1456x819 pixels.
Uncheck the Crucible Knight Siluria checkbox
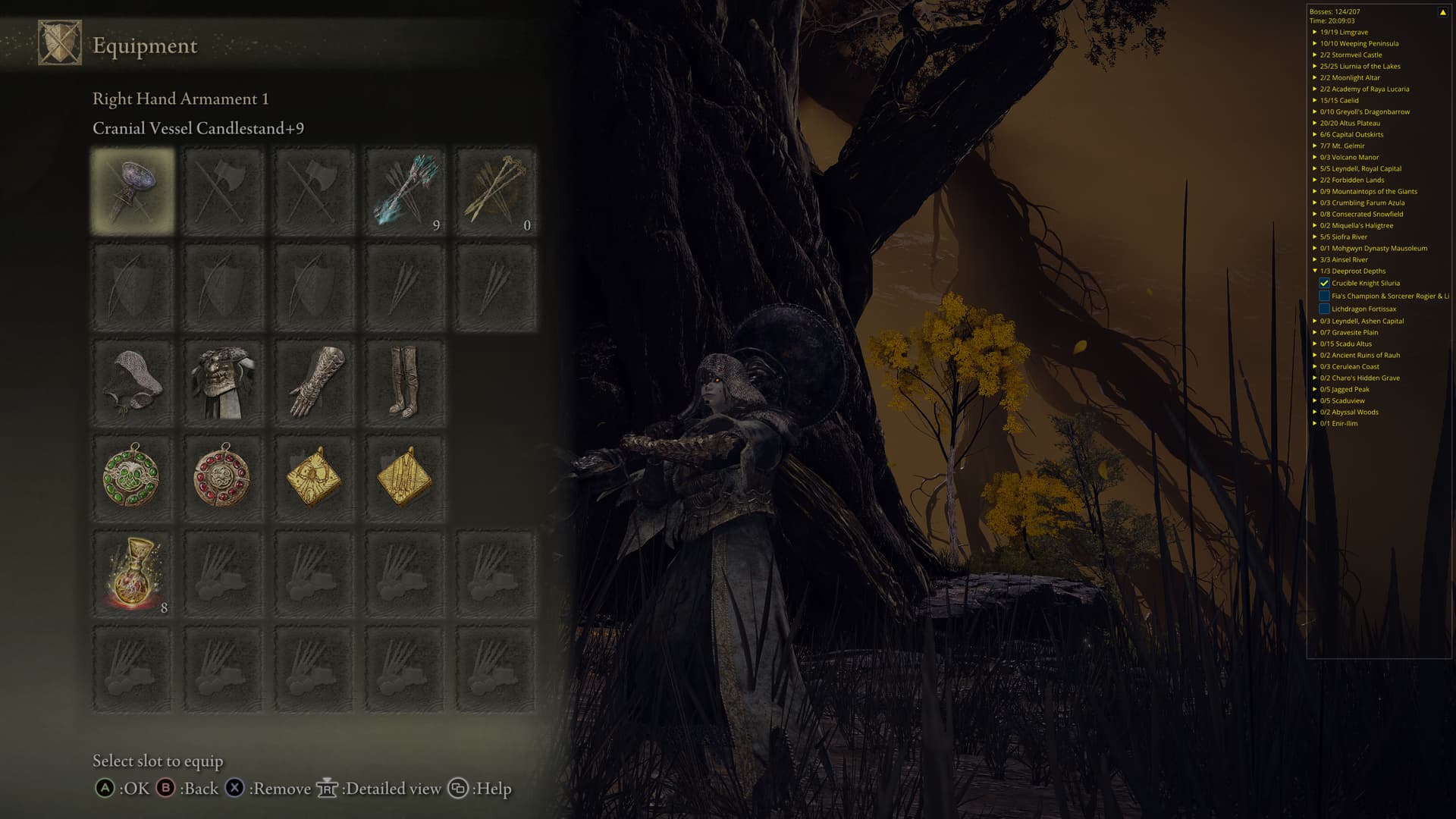[x=1324, y=284]
